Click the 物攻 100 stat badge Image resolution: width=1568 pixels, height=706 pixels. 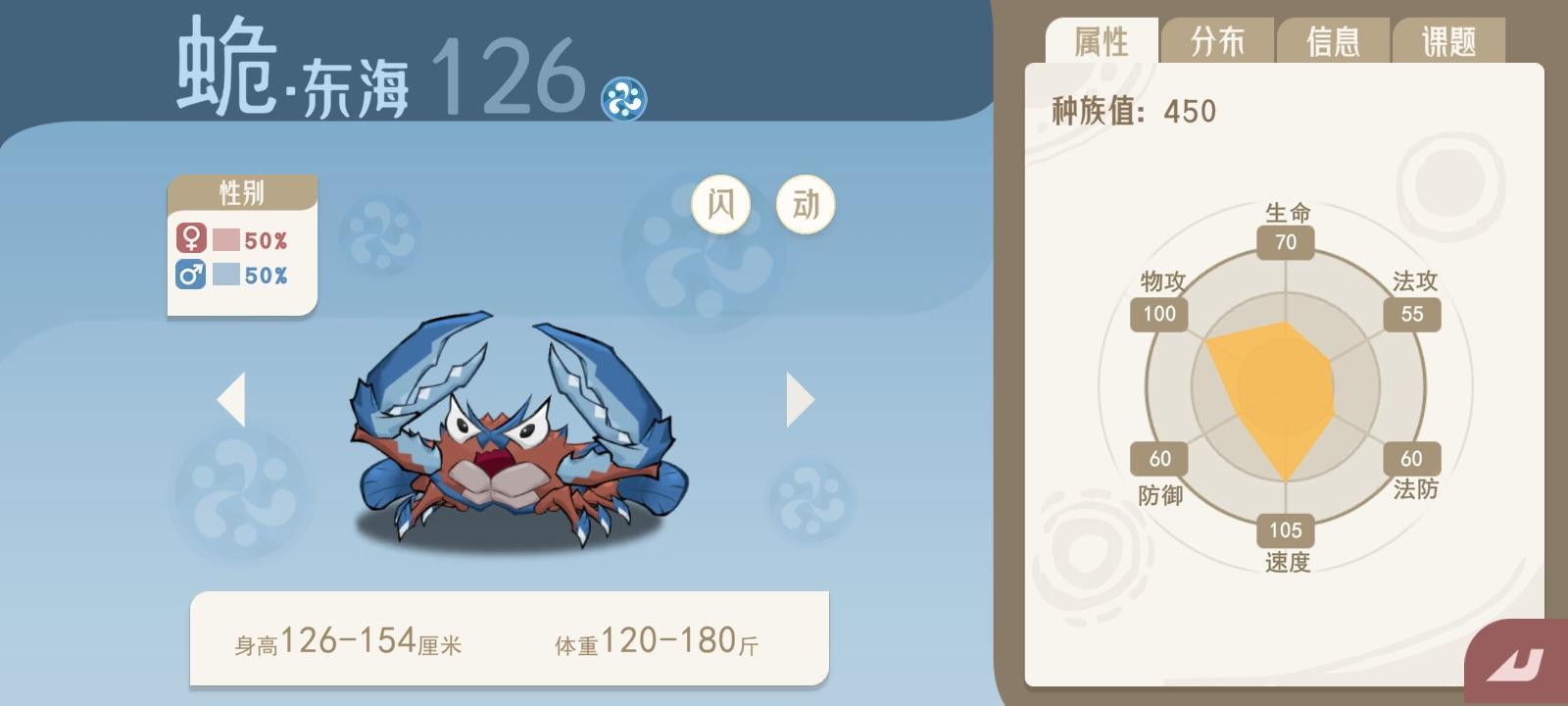click(x=1160, y=315)
